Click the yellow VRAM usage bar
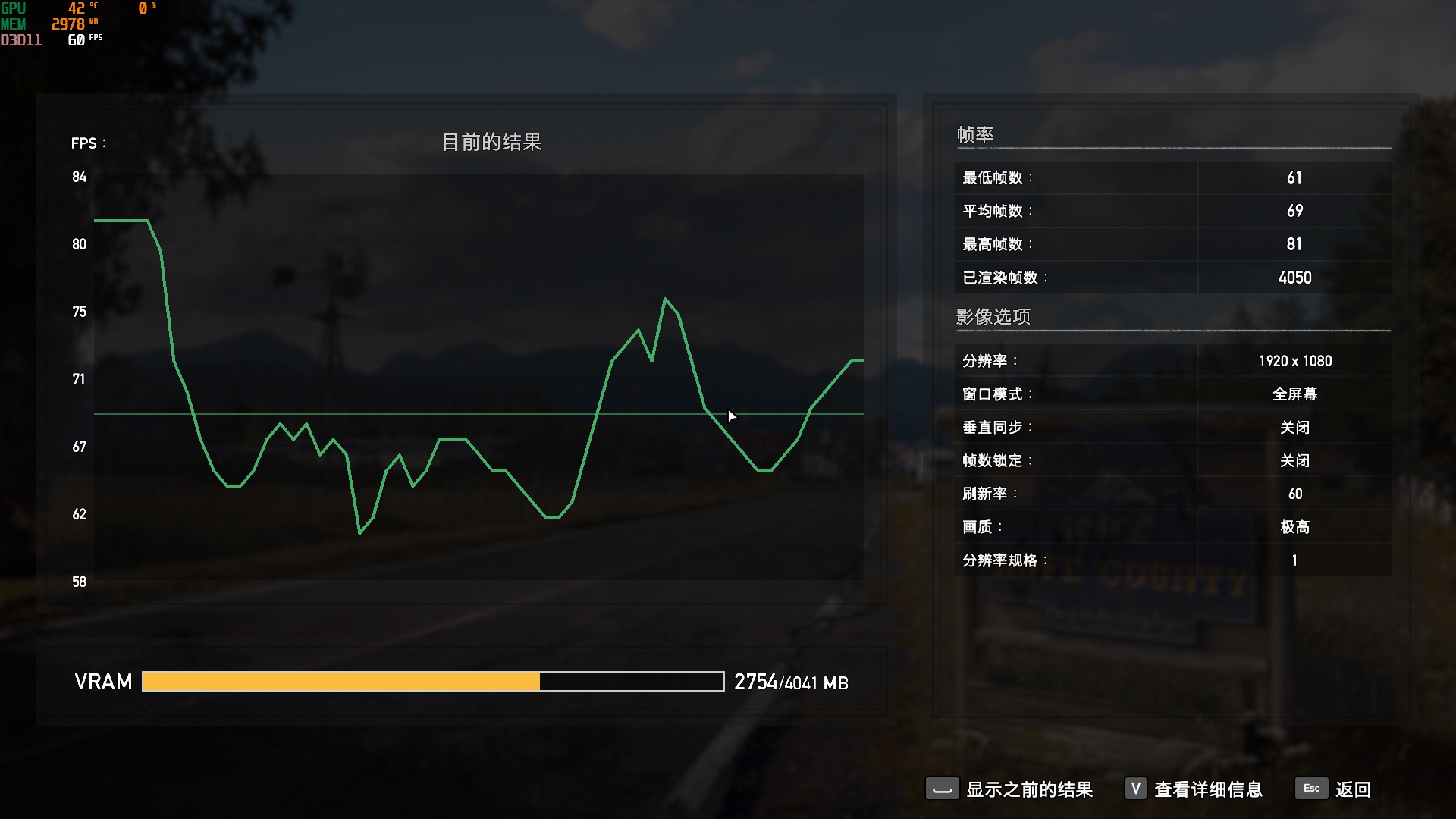The height and width of the screenshot is (819, 1456). click(x=341, y=682)
